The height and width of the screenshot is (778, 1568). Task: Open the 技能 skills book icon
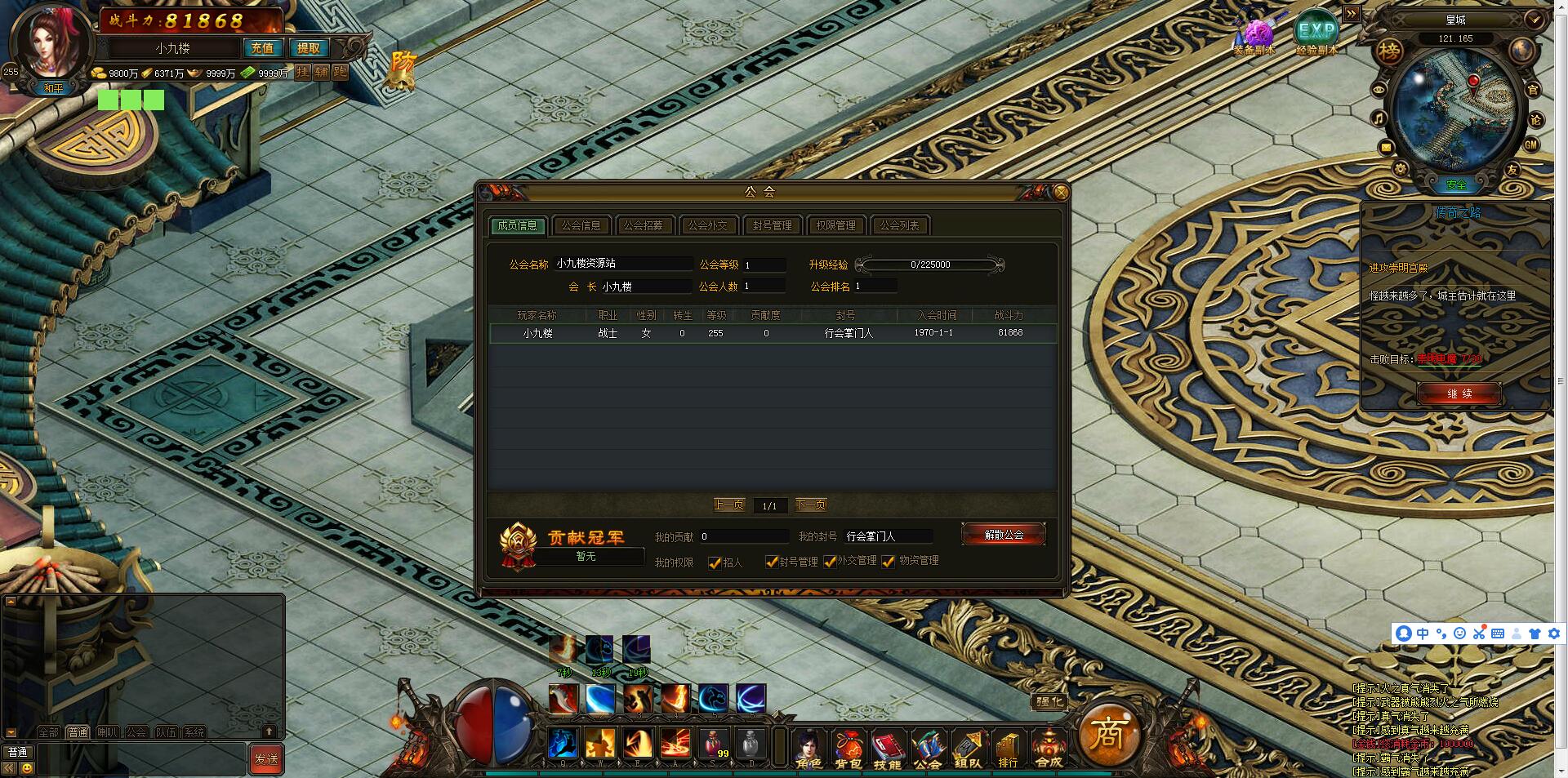pyautogui.click(x=887, y=748)
